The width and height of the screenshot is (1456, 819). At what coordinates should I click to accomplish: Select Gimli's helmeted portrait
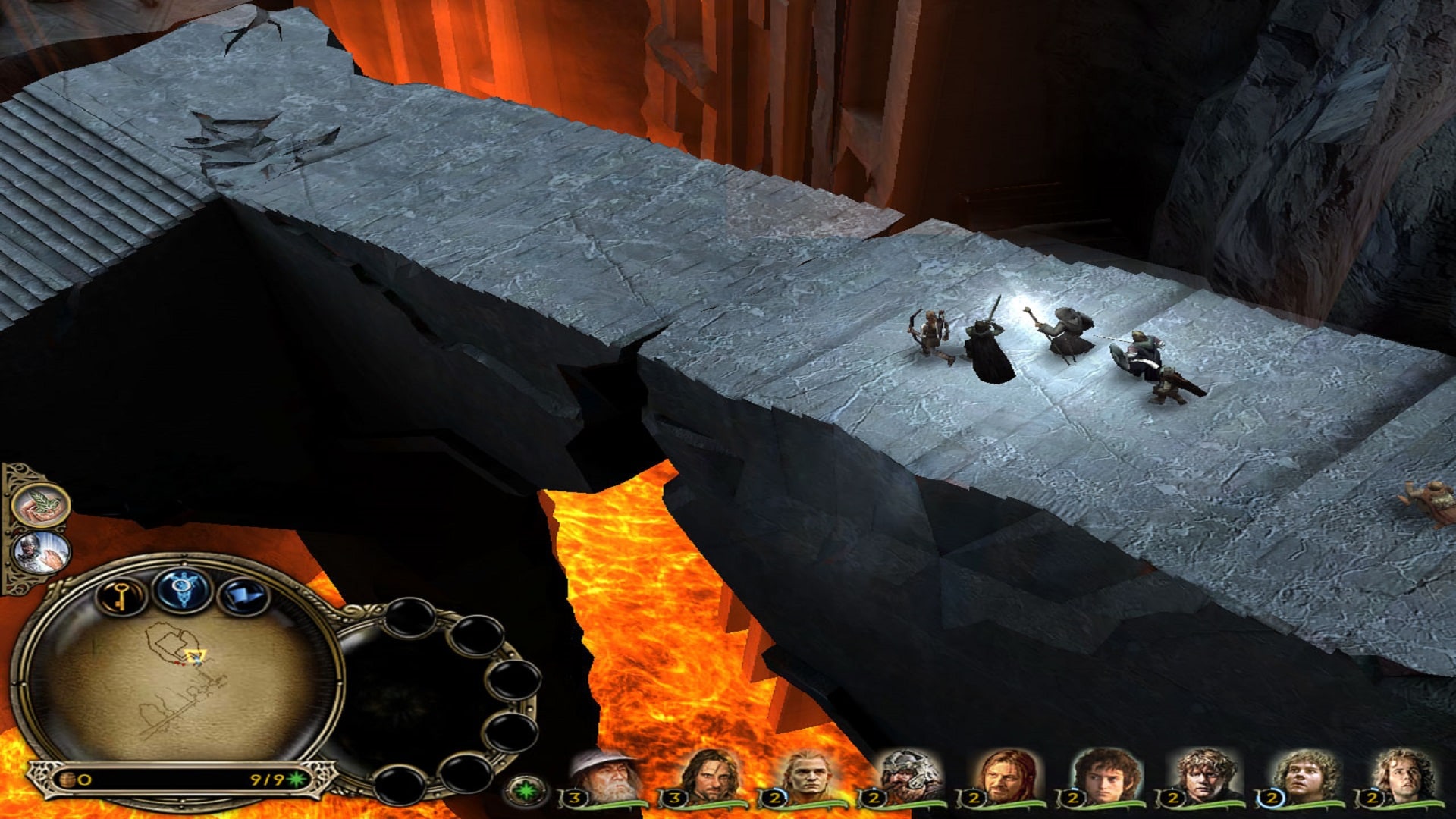point(907,777)
